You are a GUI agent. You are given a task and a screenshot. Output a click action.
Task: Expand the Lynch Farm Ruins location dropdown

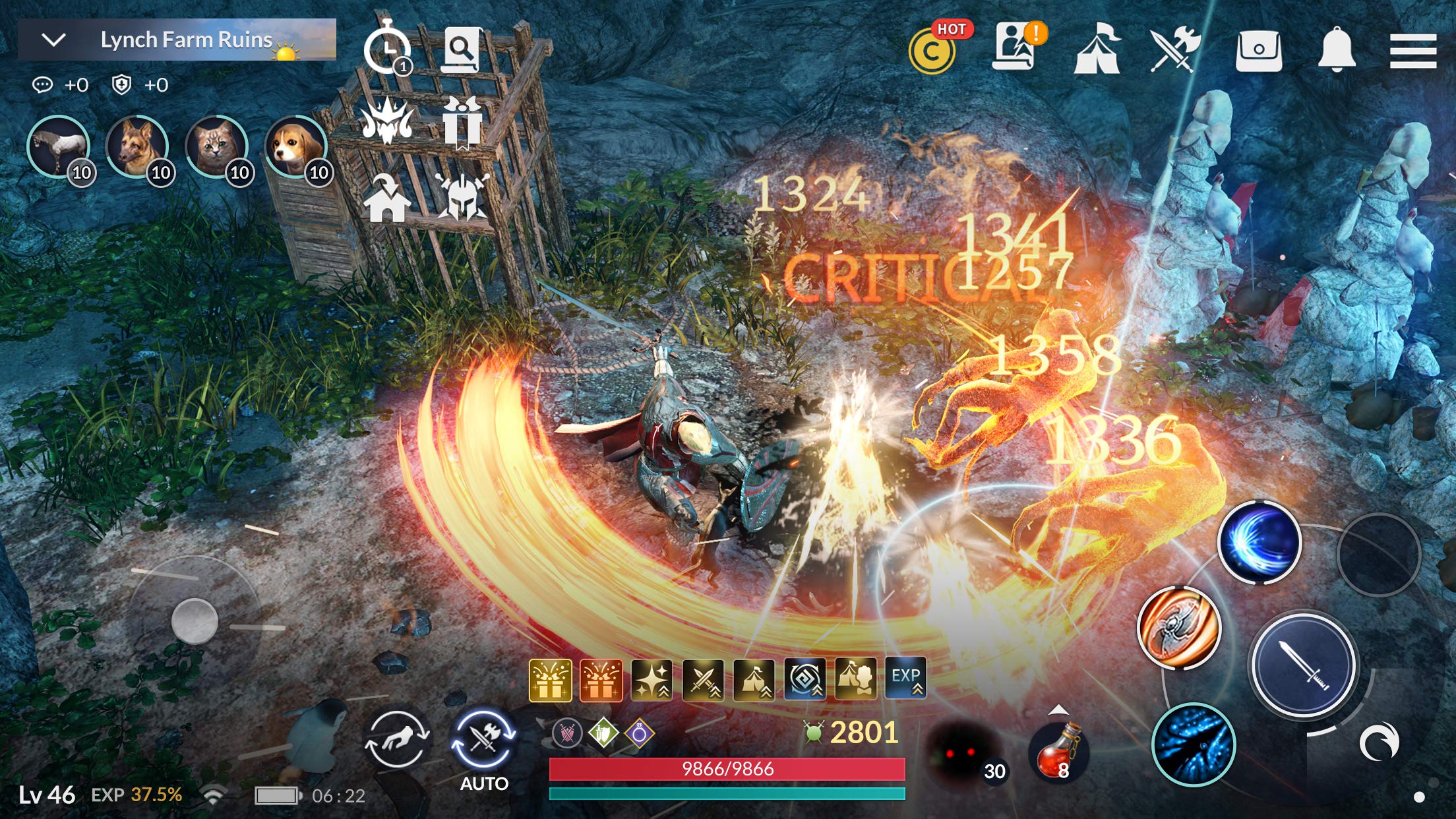[54, 40]
